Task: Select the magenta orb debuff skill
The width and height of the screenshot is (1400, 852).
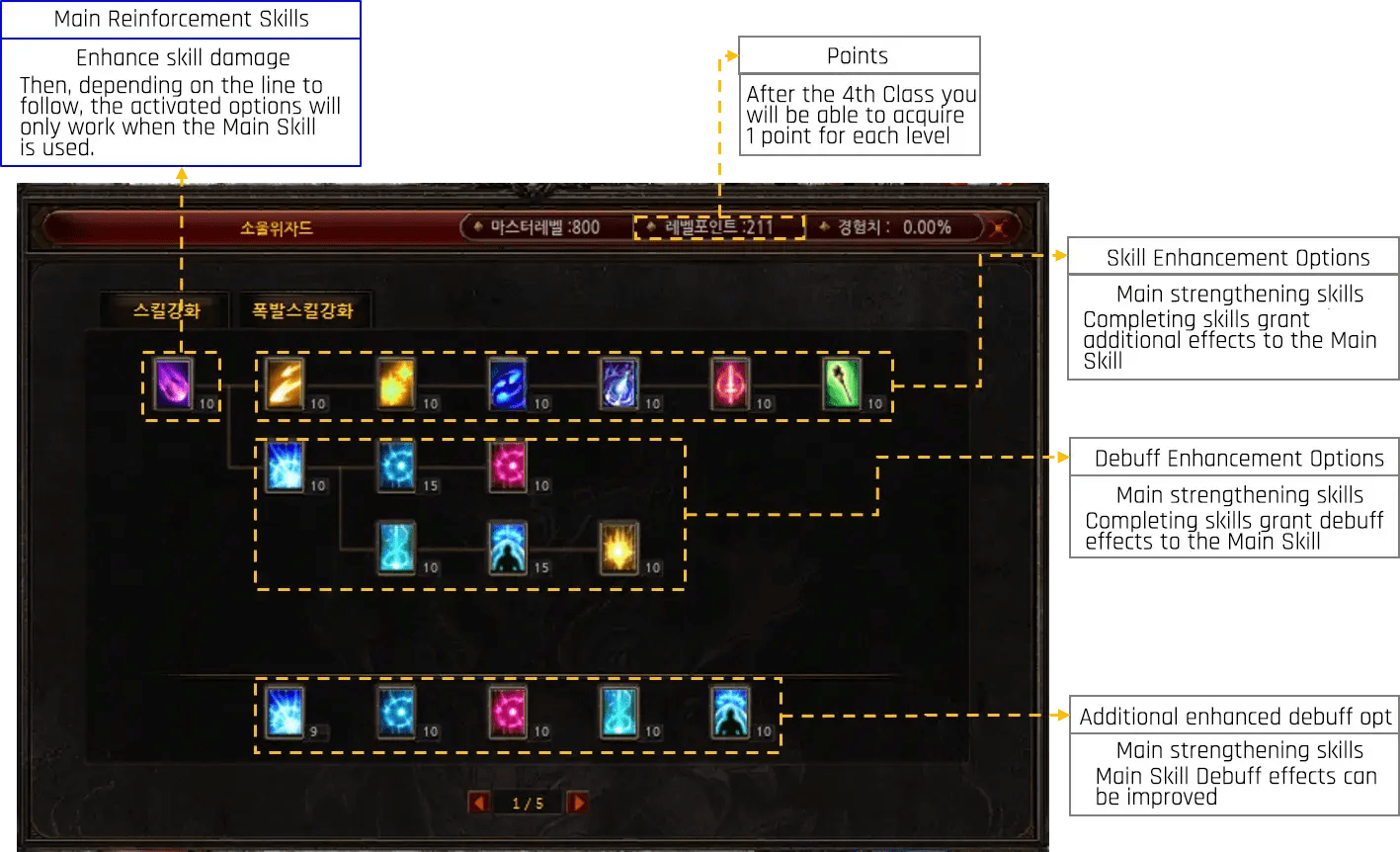Action: 508,465
